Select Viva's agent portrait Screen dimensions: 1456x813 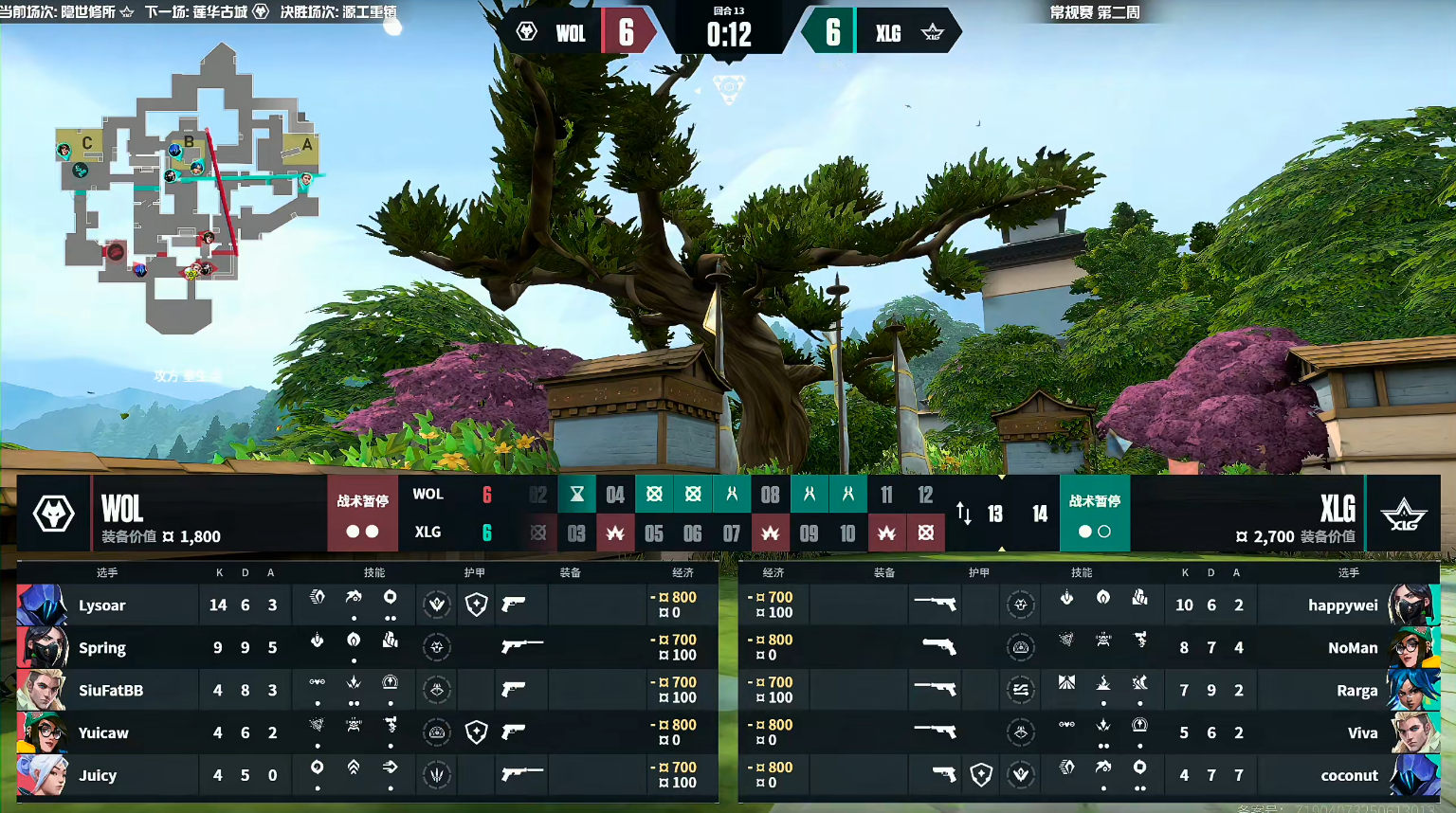click(x=1413, y=732)
